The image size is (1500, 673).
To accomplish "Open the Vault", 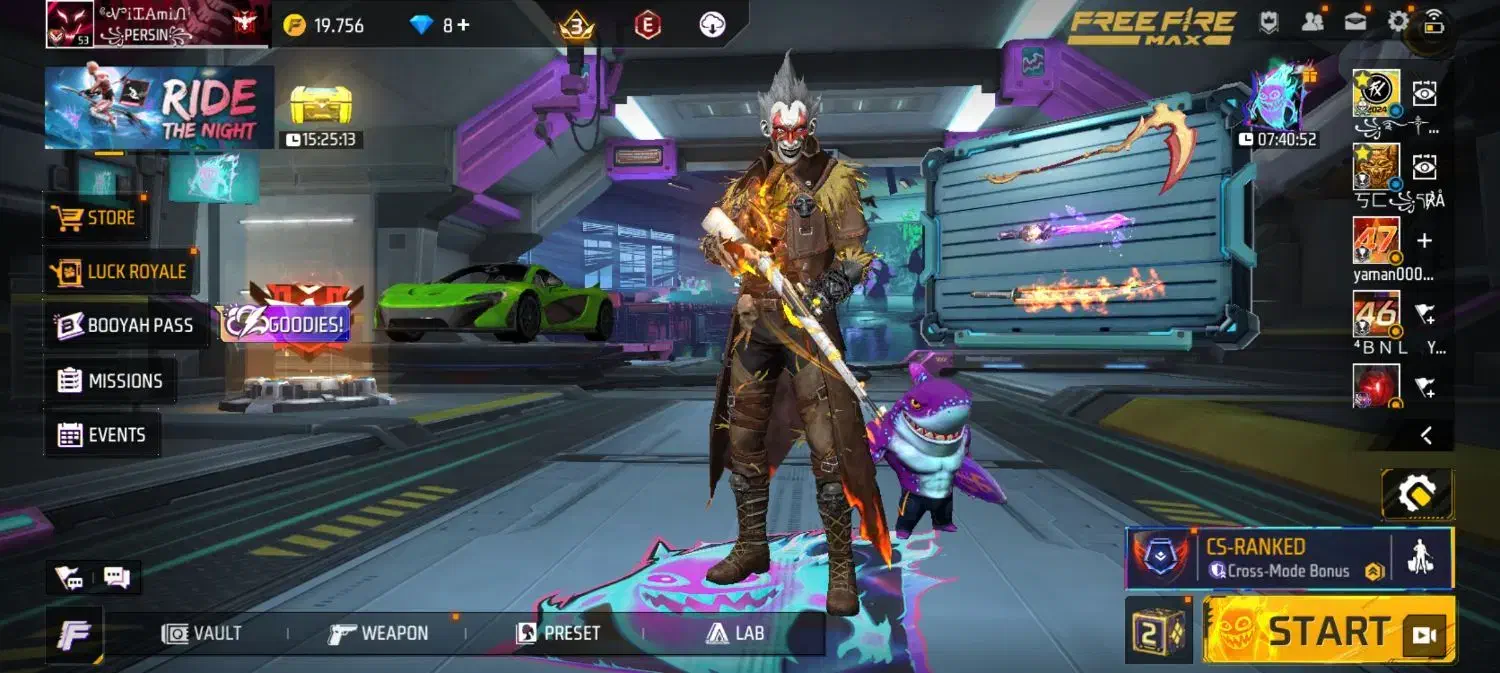I will pos(203,633).
